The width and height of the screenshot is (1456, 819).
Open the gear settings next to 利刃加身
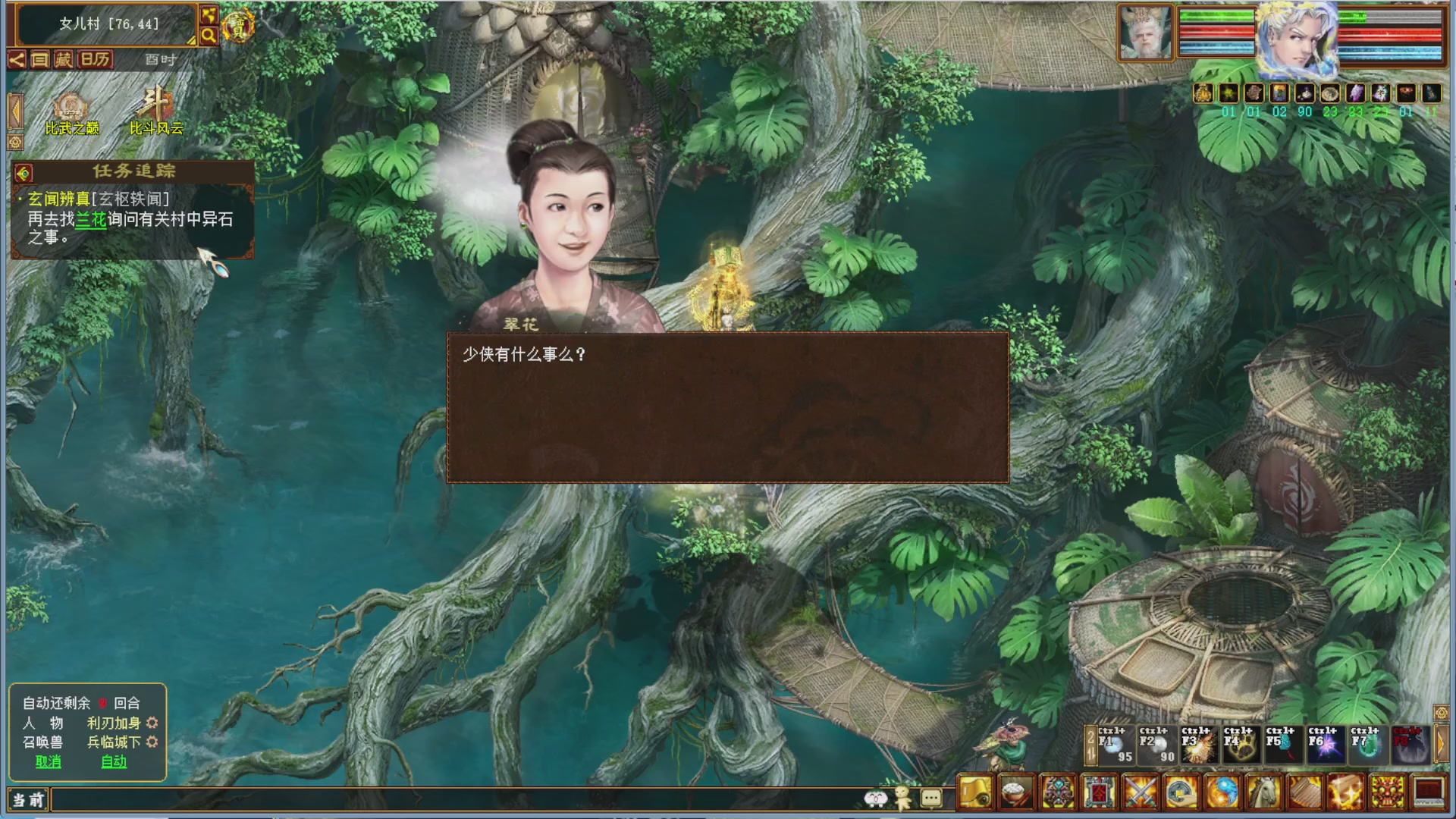click(x=152, y=723)
